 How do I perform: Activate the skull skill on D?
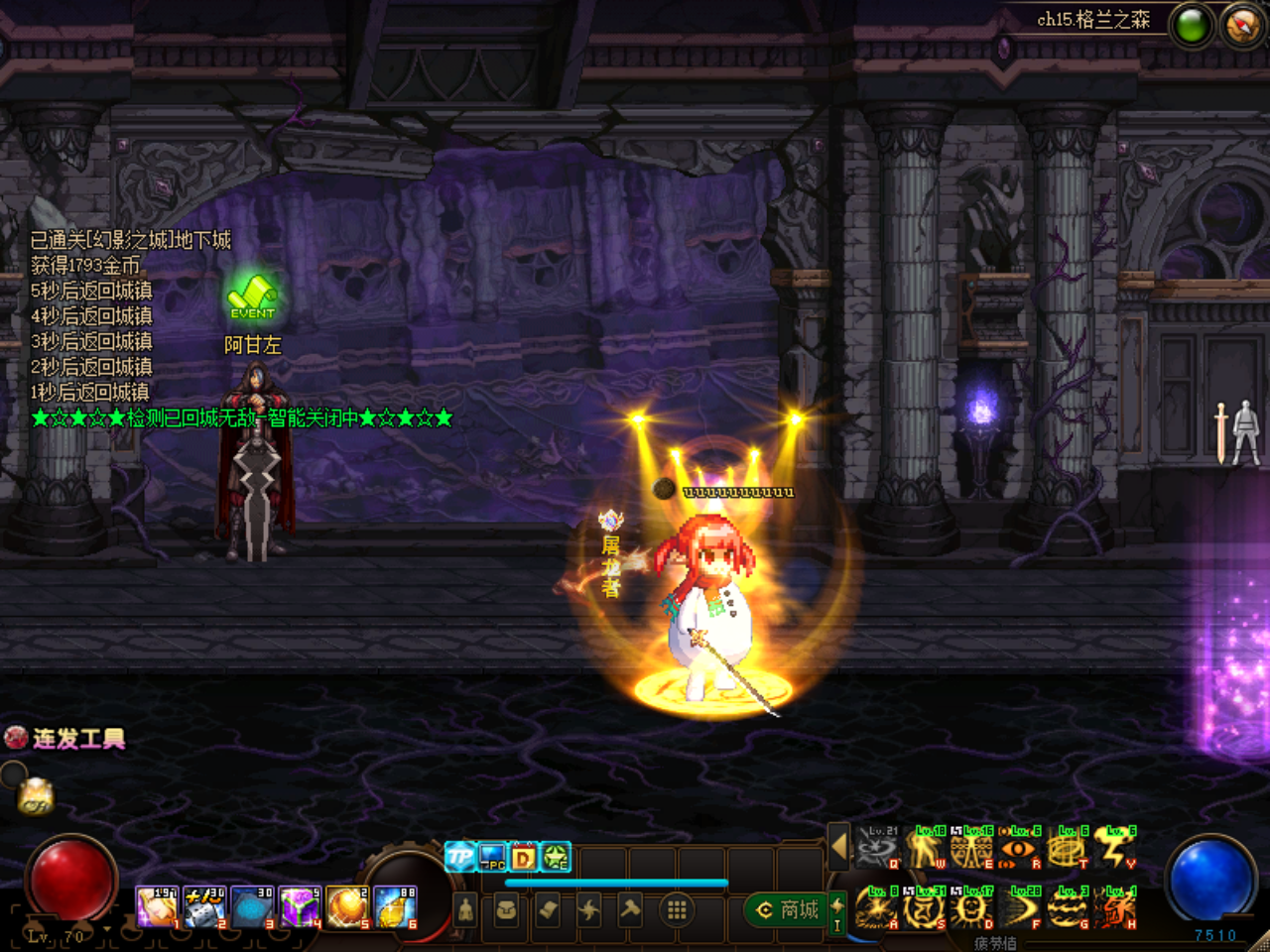[x=972, y=907]
